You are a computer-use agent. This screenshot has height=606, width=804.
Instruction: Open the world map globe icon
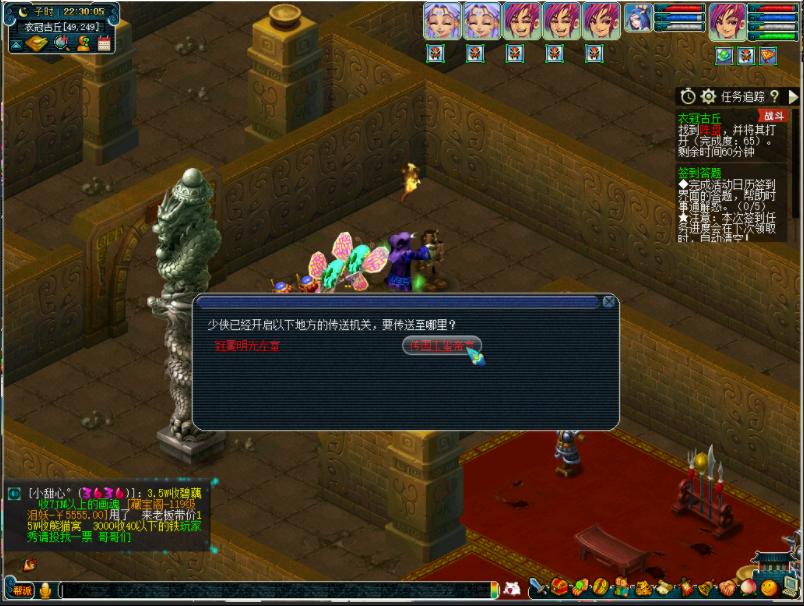(59, 43)
